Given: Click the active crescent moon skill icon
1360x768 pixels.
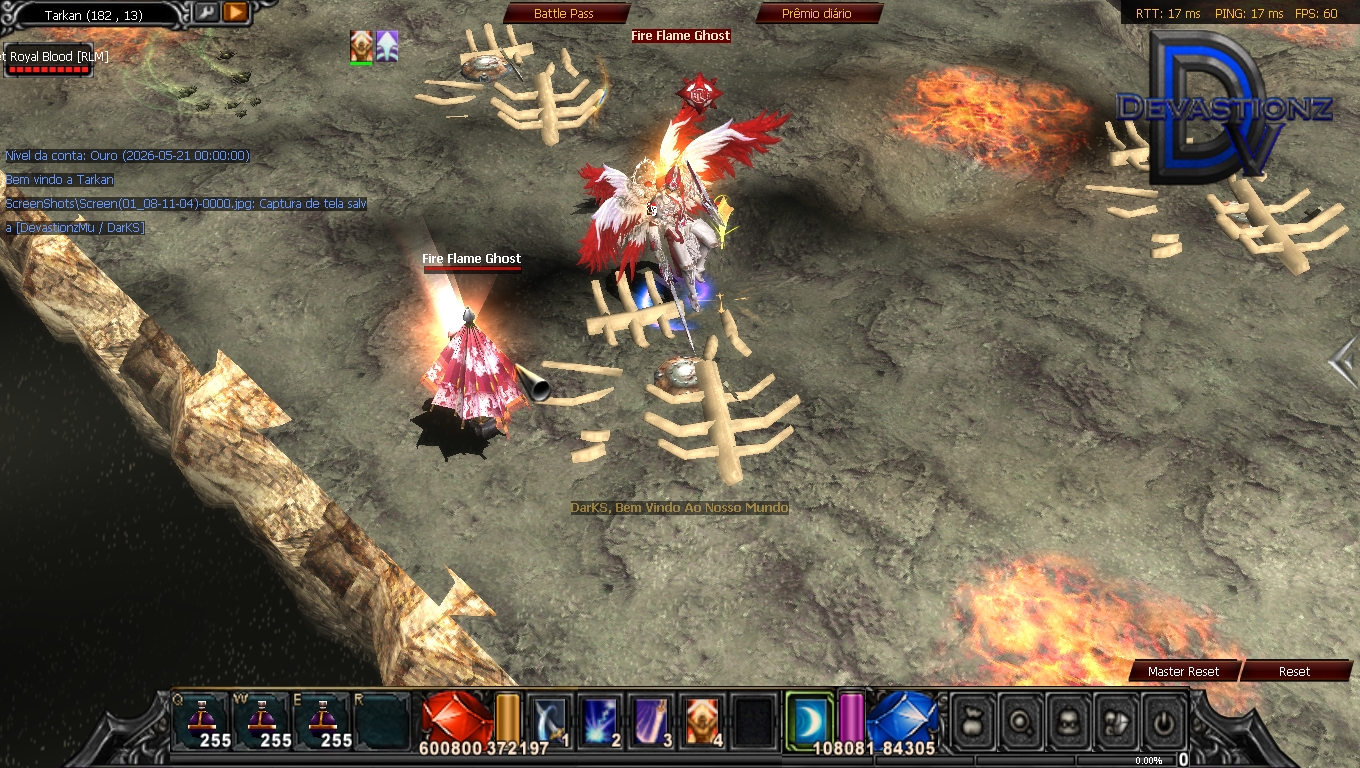Looking at the screenshot, I should 808,718.
